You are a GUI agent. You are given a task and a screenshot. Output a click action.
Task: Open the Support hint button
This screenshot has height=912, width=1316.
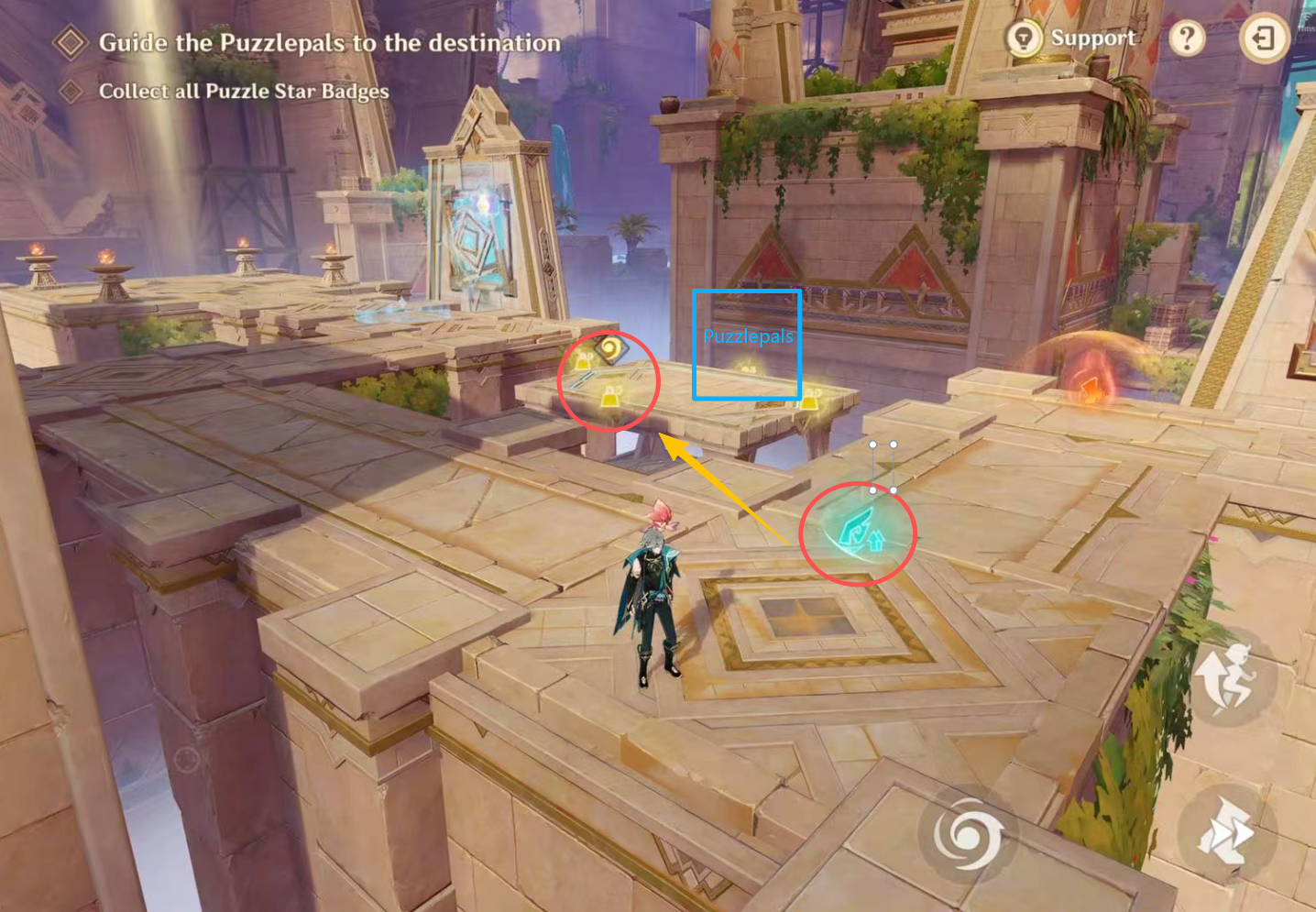[1070, 38]
